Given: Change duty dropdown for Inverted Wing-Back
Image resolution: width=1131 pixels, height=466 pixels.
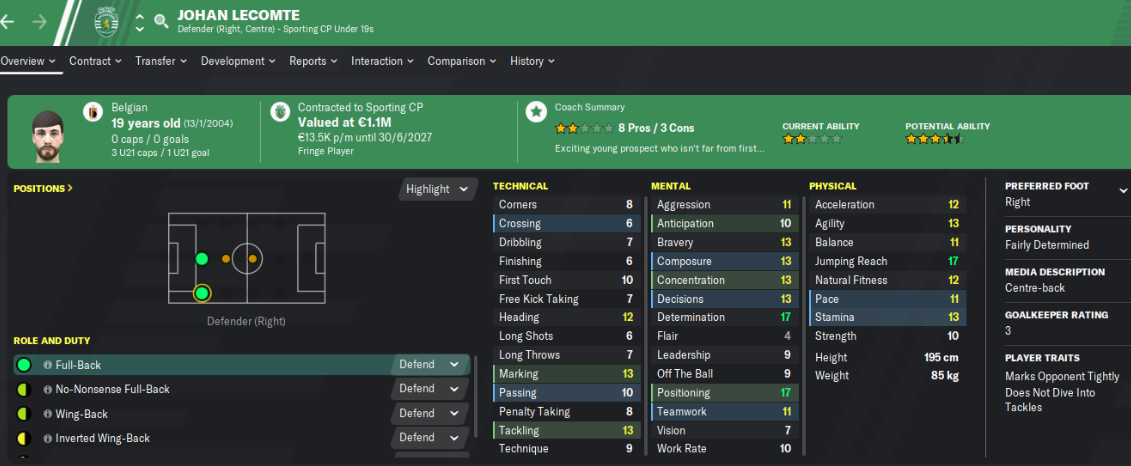Looking at the screenshot, I should (429, 438).
